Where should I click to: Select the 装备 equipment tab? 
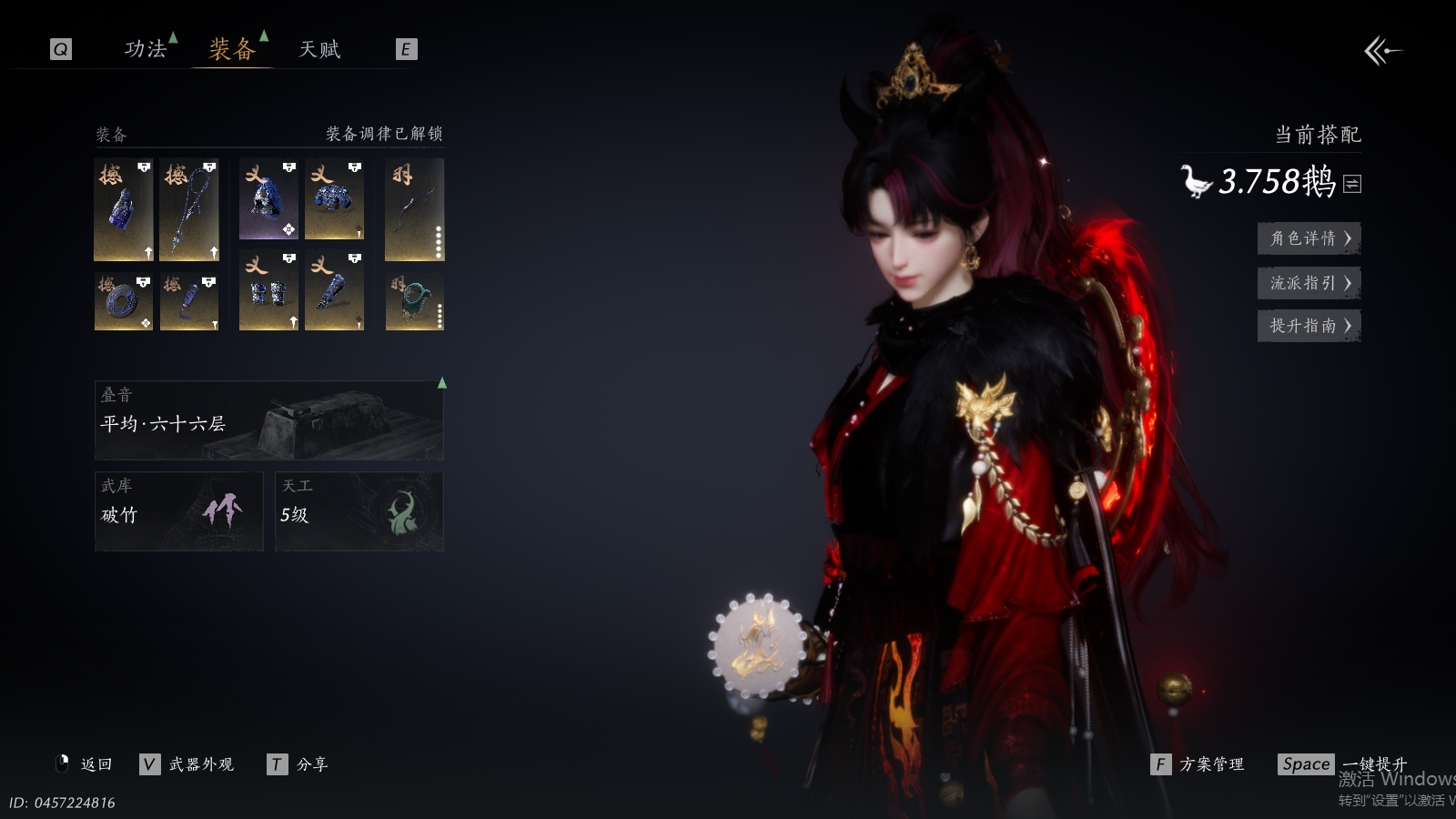click(232, 49)
